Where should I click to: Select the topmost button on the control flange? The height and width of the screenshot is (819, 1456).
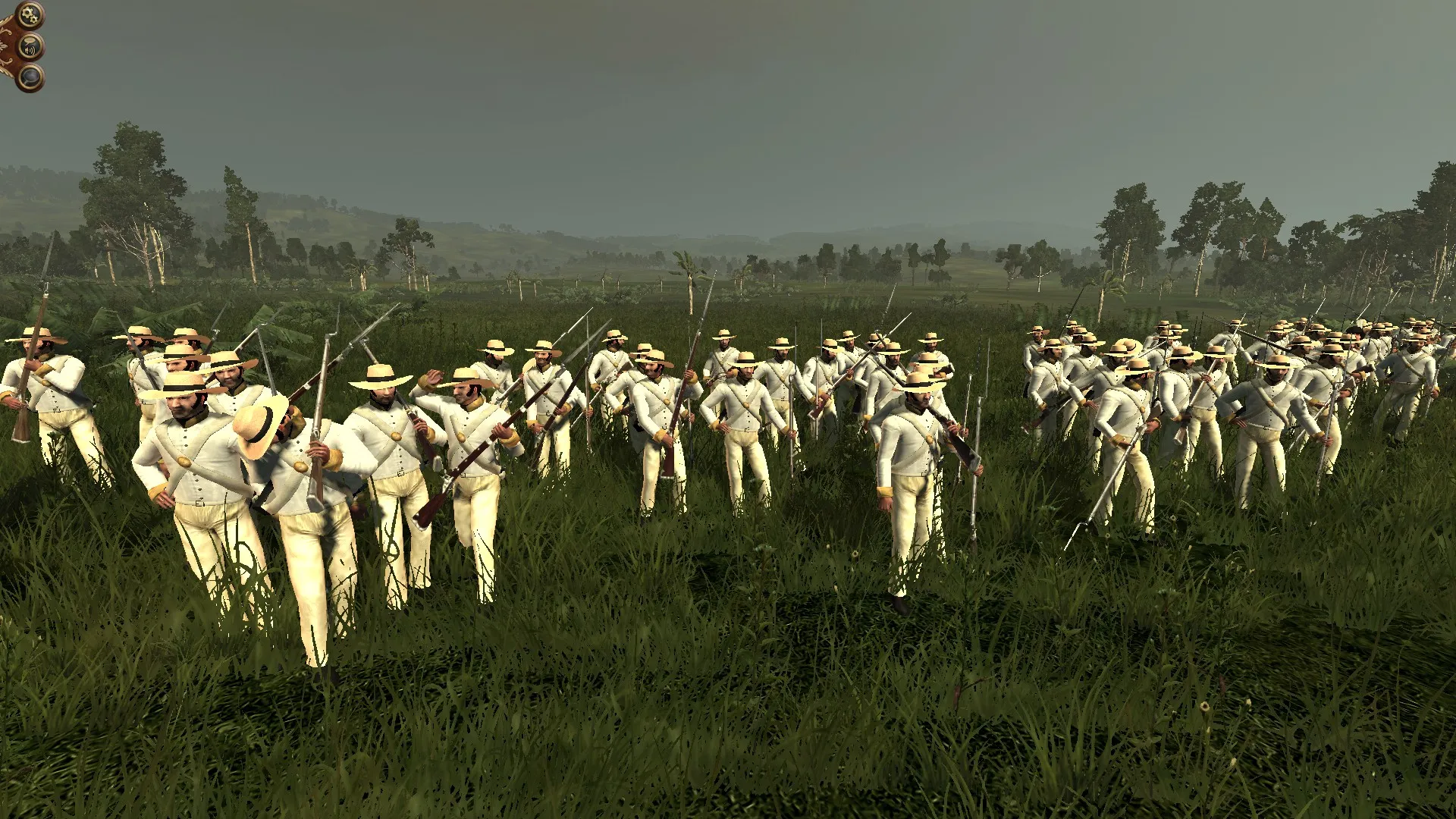point(30,14)
